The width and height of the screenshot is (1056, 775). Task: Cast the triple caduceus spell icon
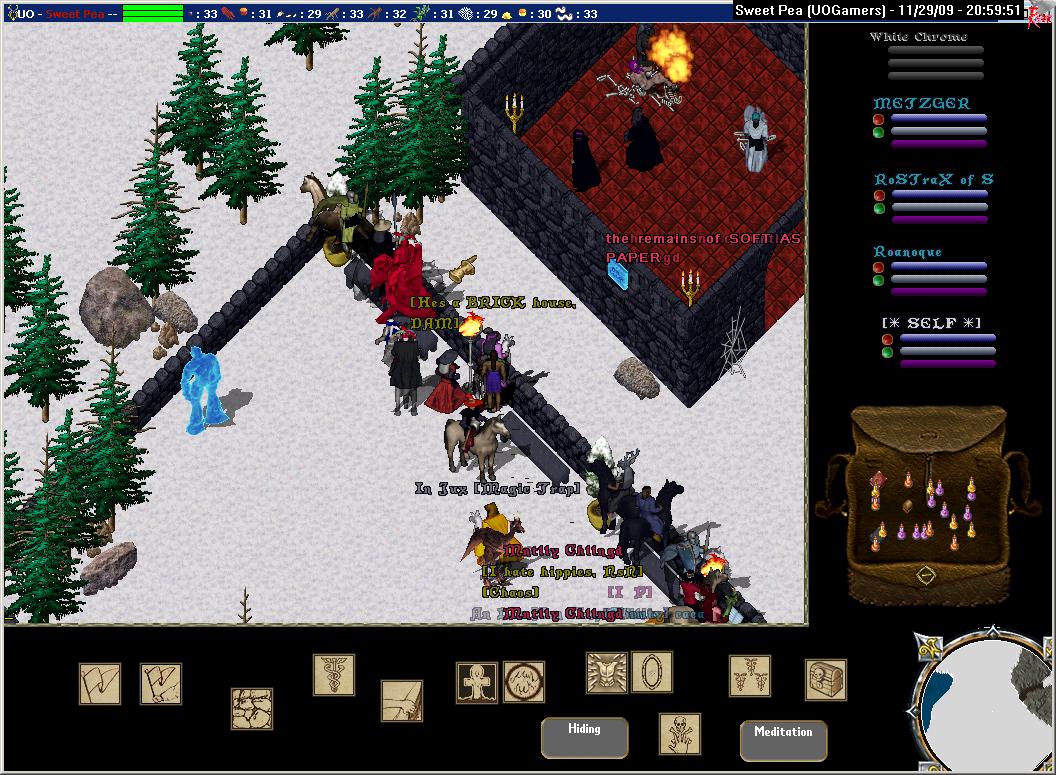[x=749, y=676]
